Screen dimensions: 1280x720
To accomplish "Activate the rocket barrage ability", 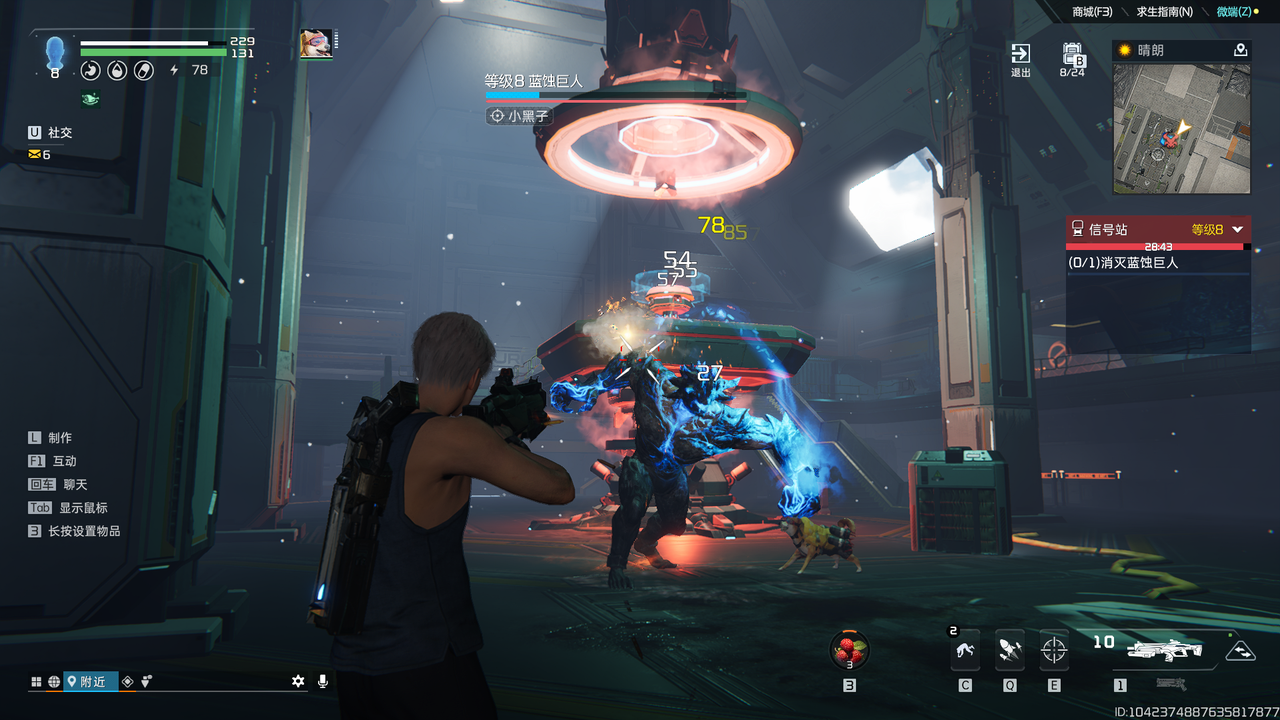I will [1009, 651].
